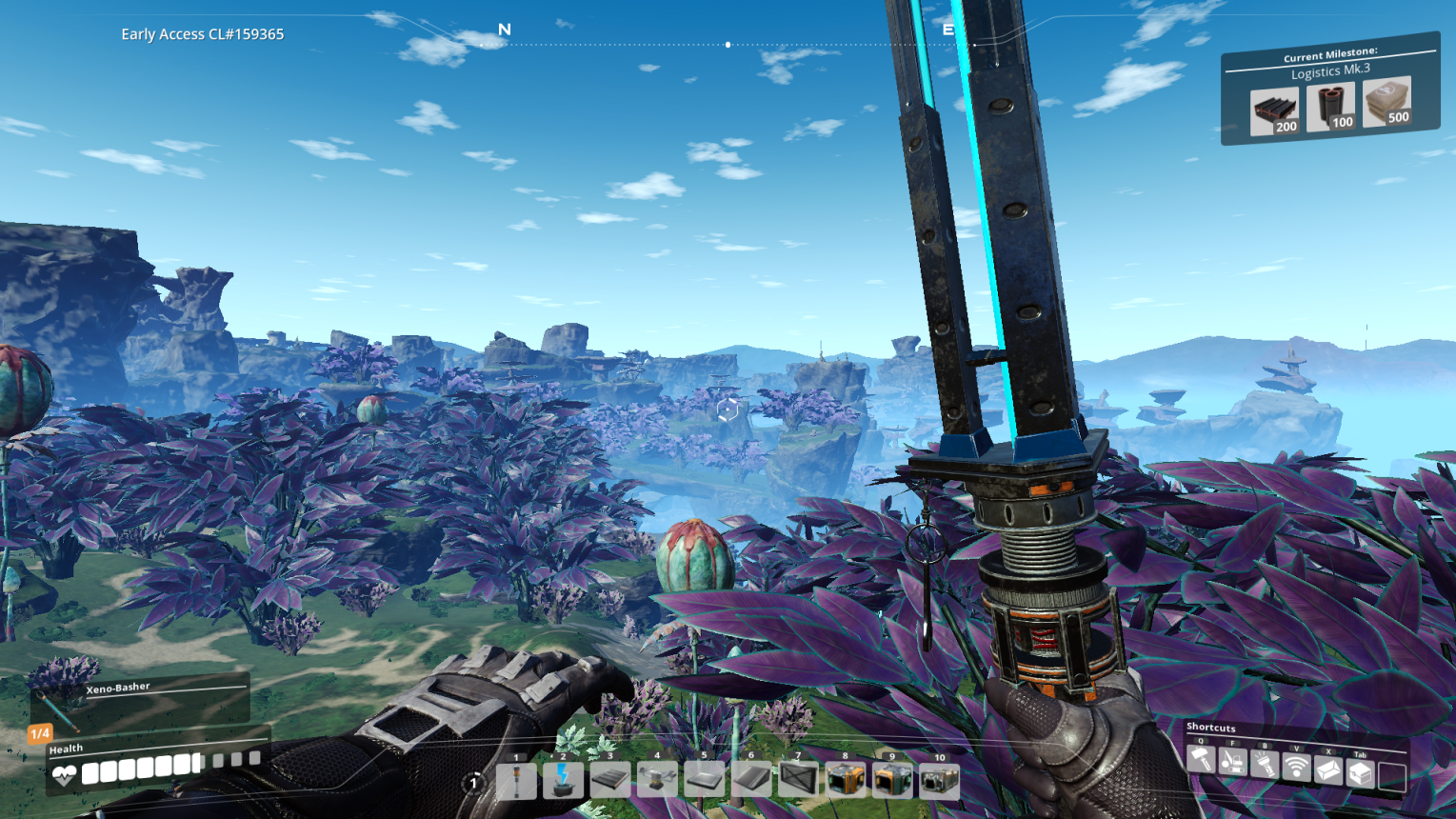
Task: Open the resource scanner signal shortcut
Action: [1296, 768]
